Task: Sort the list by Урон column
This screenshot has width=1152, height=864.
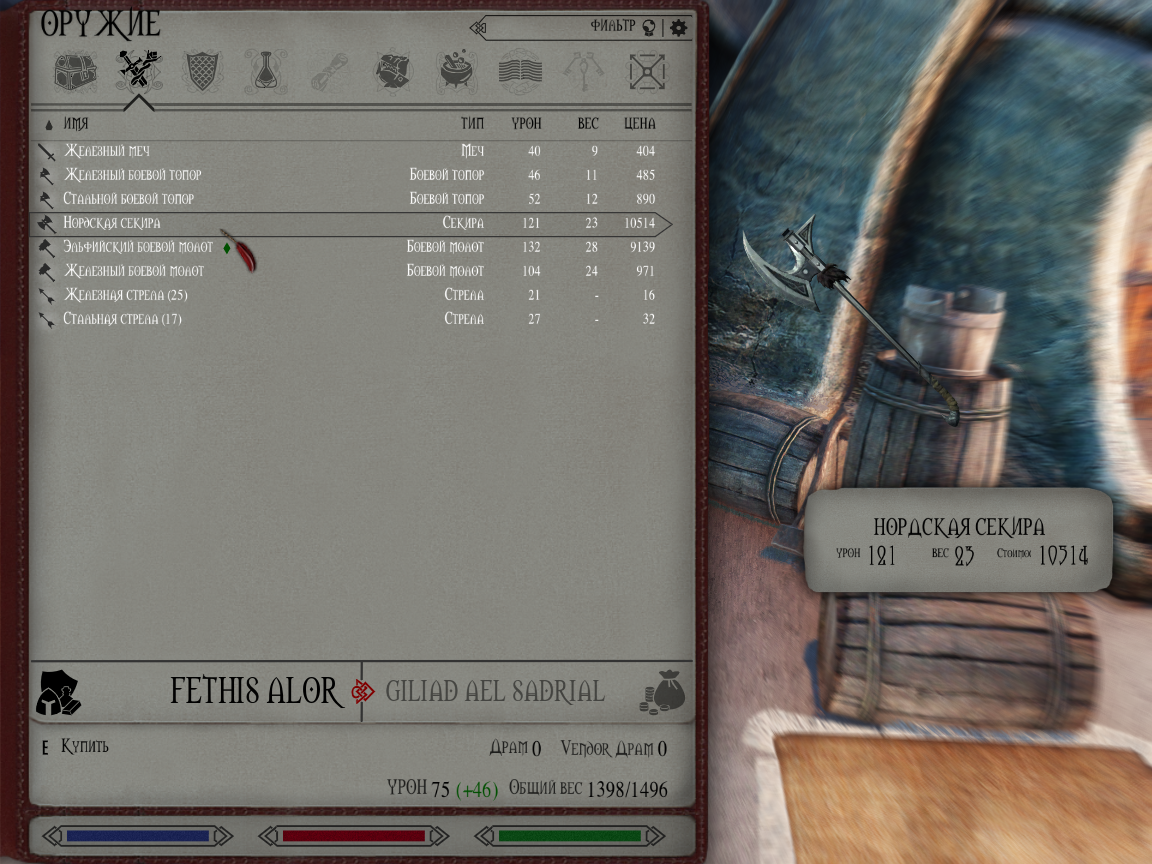Action: coord(526,124)
